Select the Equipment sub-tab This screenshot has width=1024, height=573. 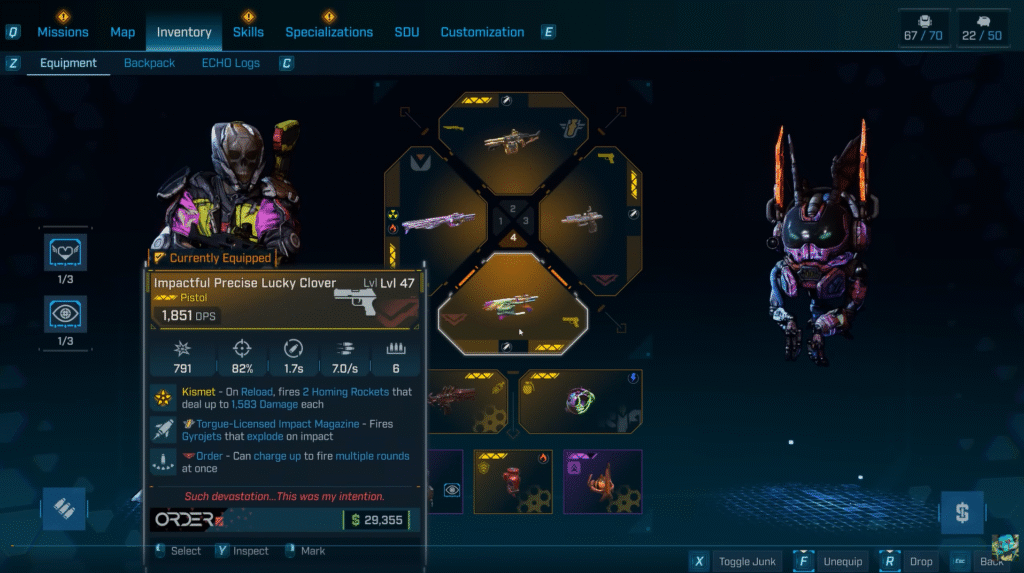(68, 63)
